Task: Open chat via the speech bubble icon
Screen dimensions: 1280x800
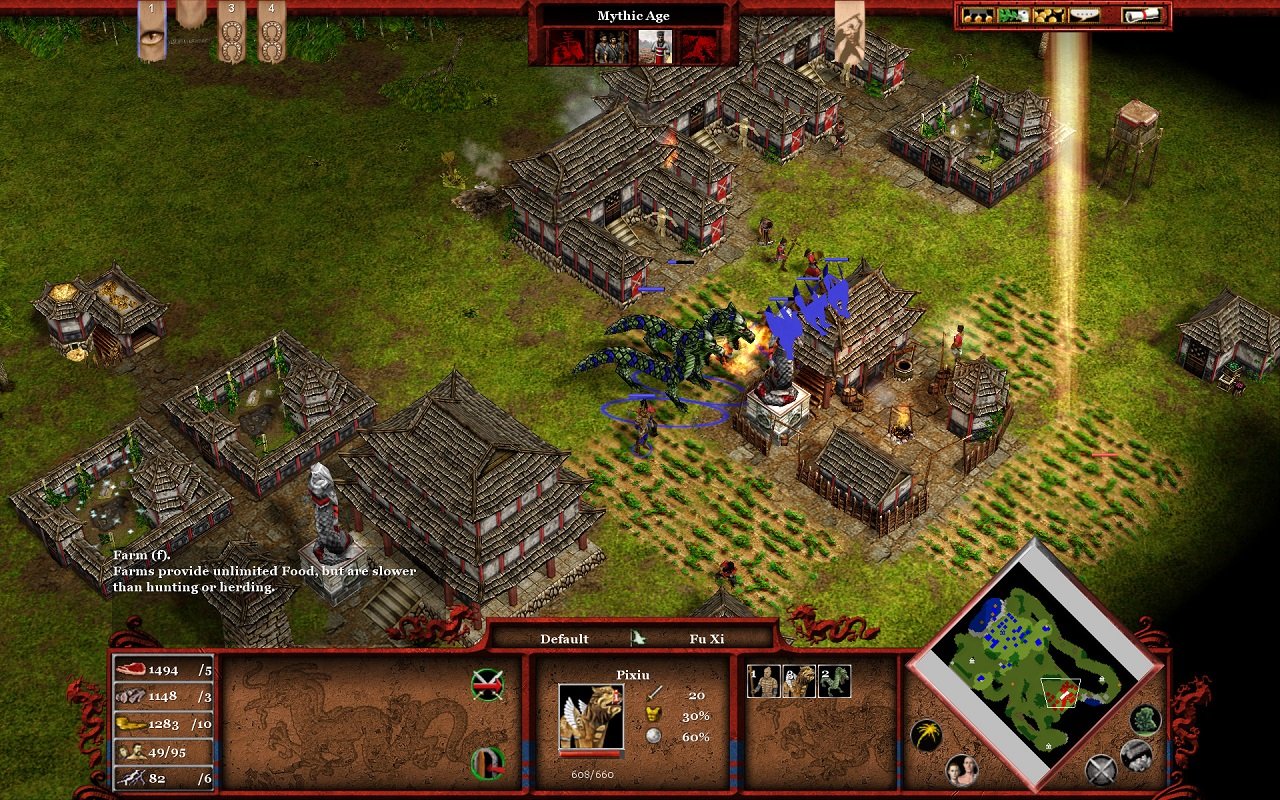Action: (x=1085, y=15)
